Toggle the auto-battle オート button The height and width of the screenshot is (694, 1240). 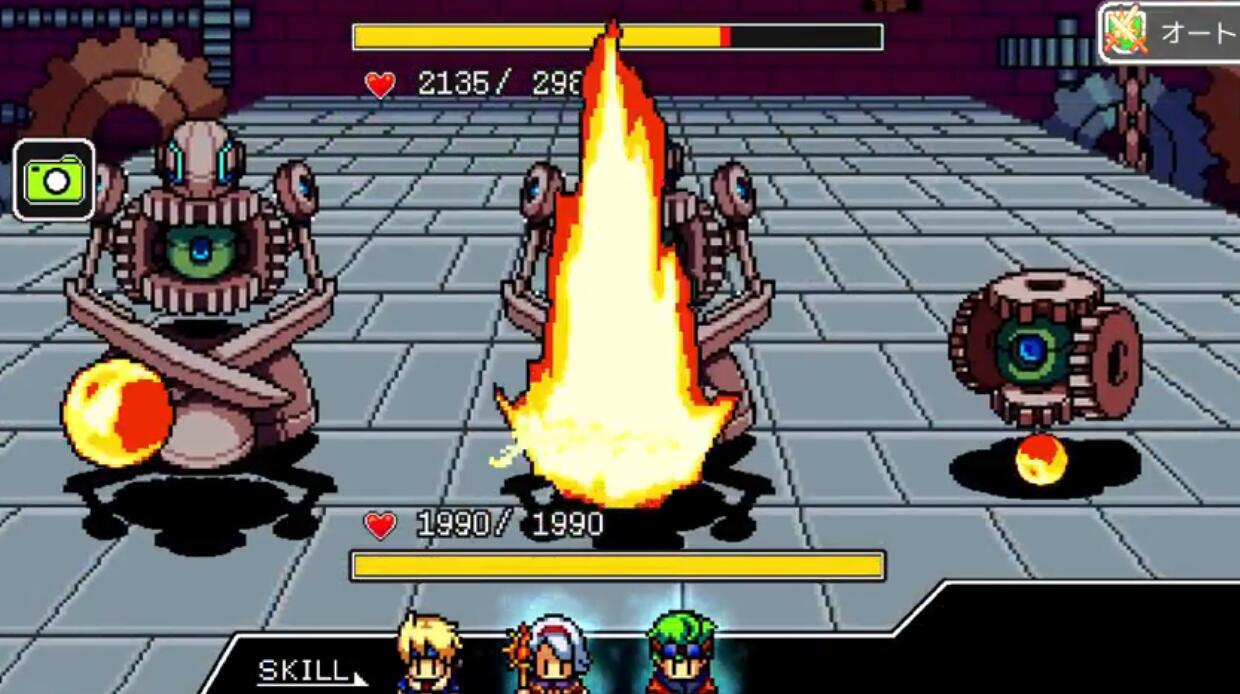tap(1170, 33)
